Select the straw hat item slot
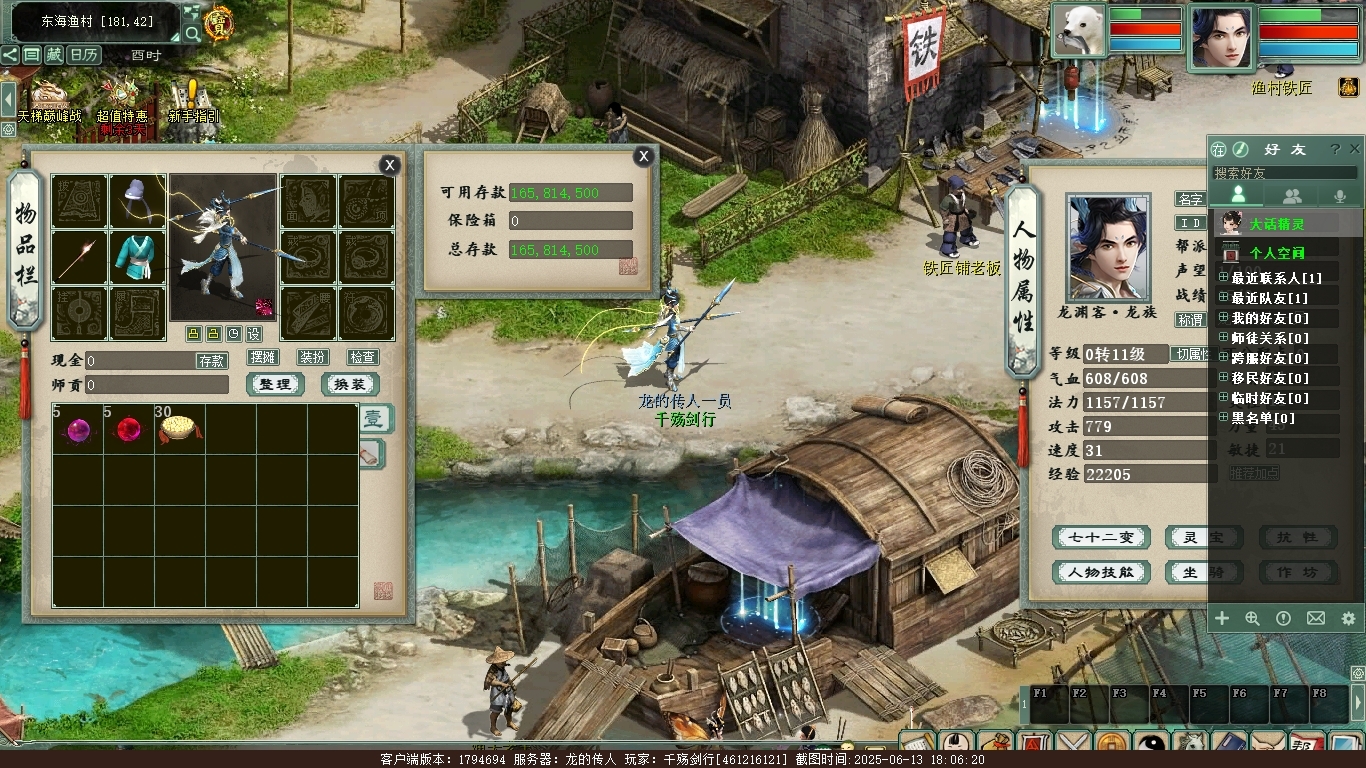Image resolution: width=1366 pixels, height=768 pixels. (x=179, y=429)
